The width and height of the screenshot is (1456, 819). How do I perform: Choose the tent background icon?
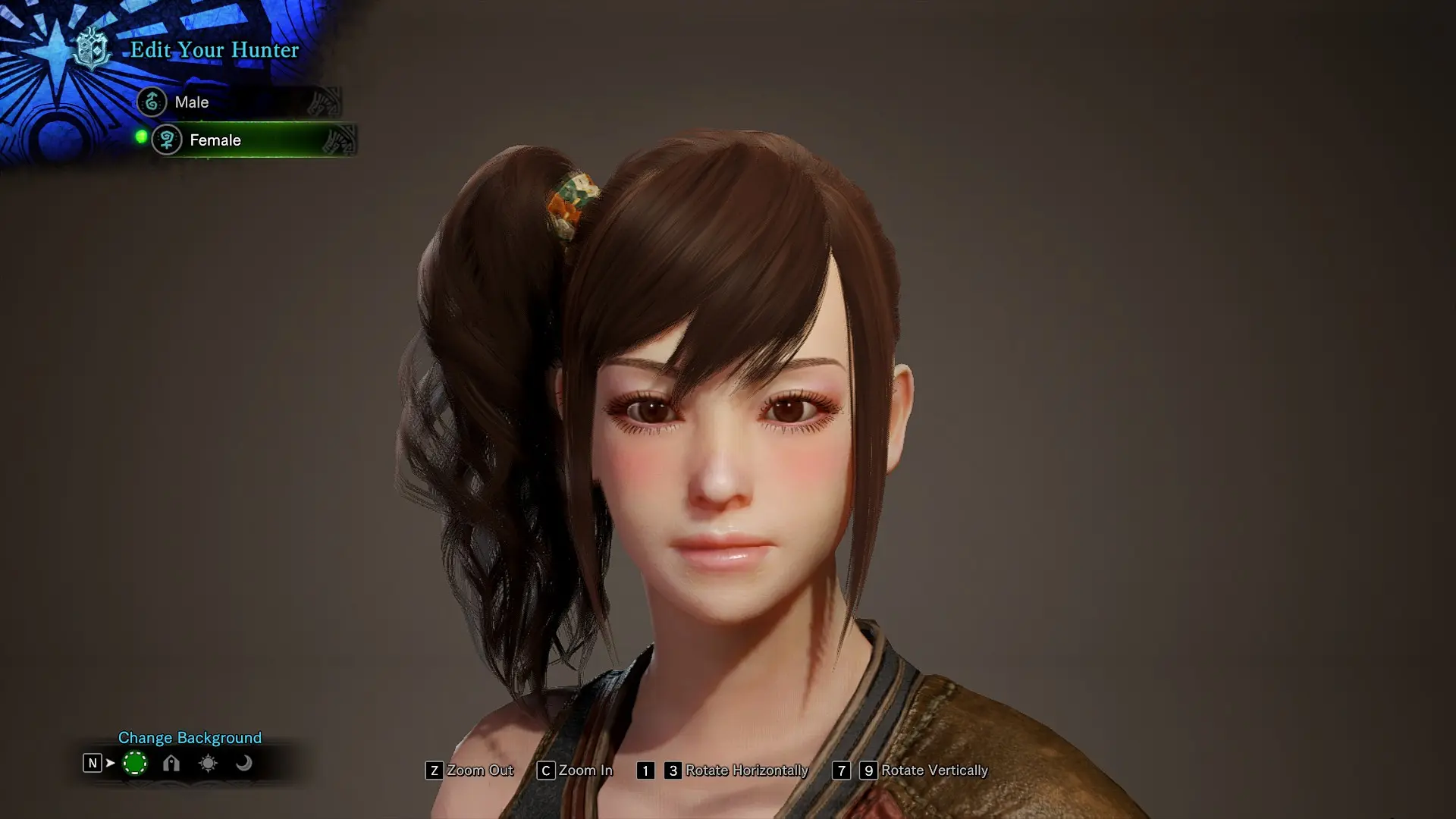pos(171,764)
